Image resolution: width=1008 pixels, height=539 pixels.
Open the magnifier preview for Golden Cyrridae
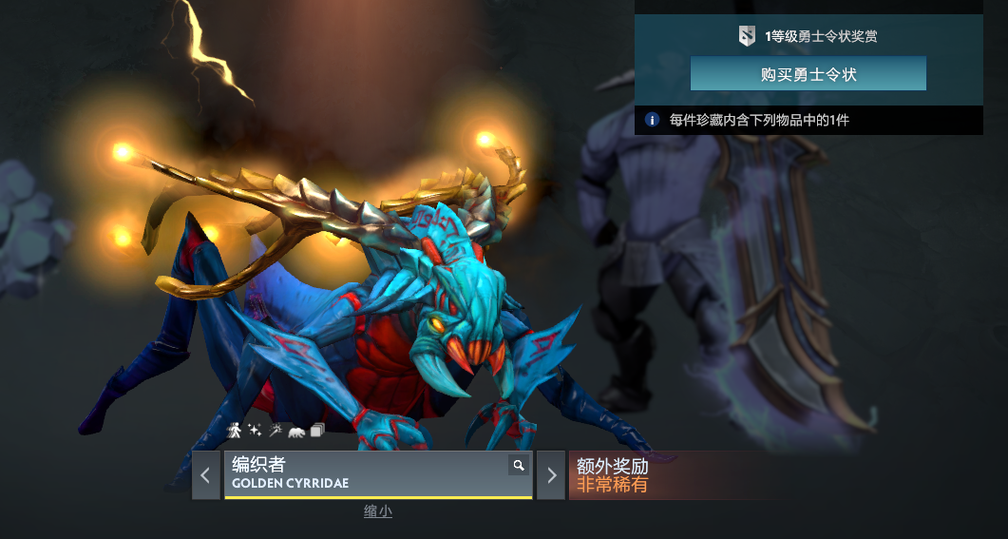518,465
